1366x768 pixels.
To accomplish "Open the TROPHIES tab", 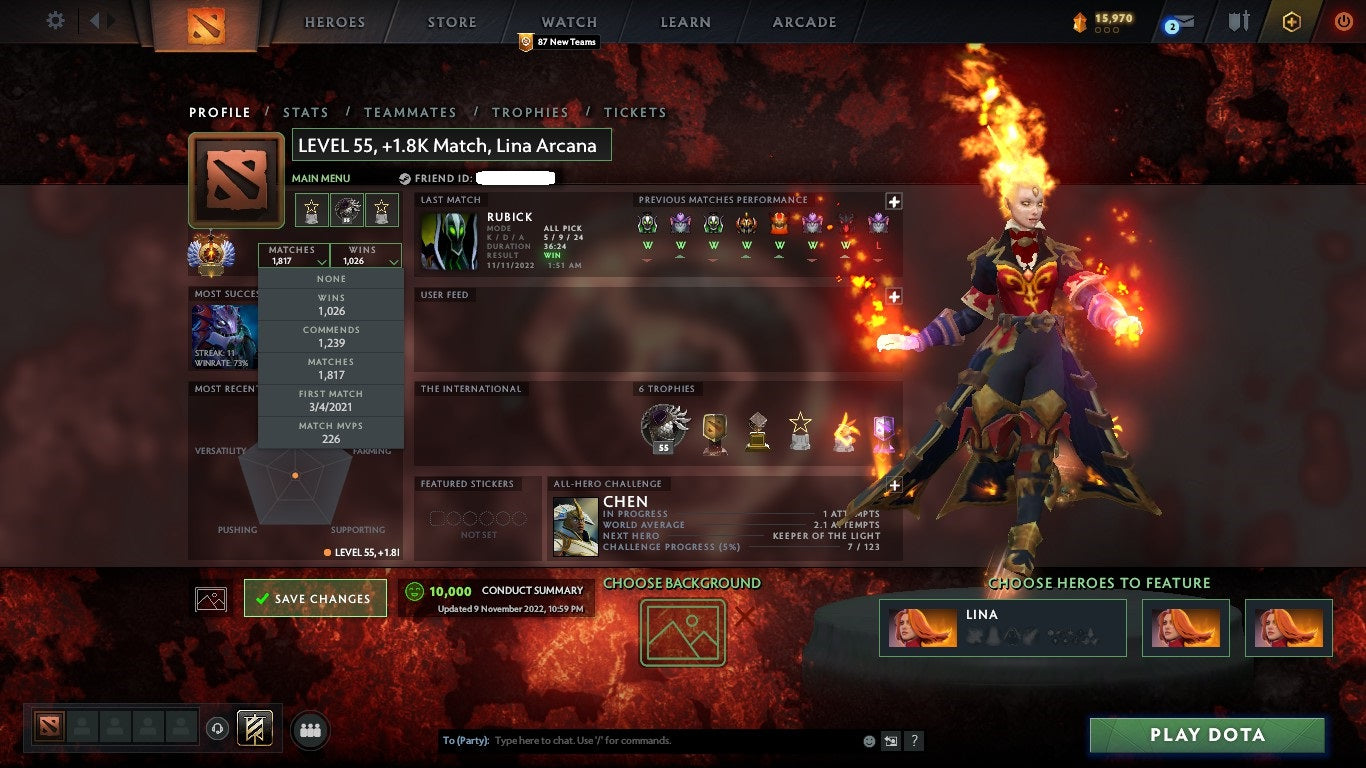I will point(531,112).
